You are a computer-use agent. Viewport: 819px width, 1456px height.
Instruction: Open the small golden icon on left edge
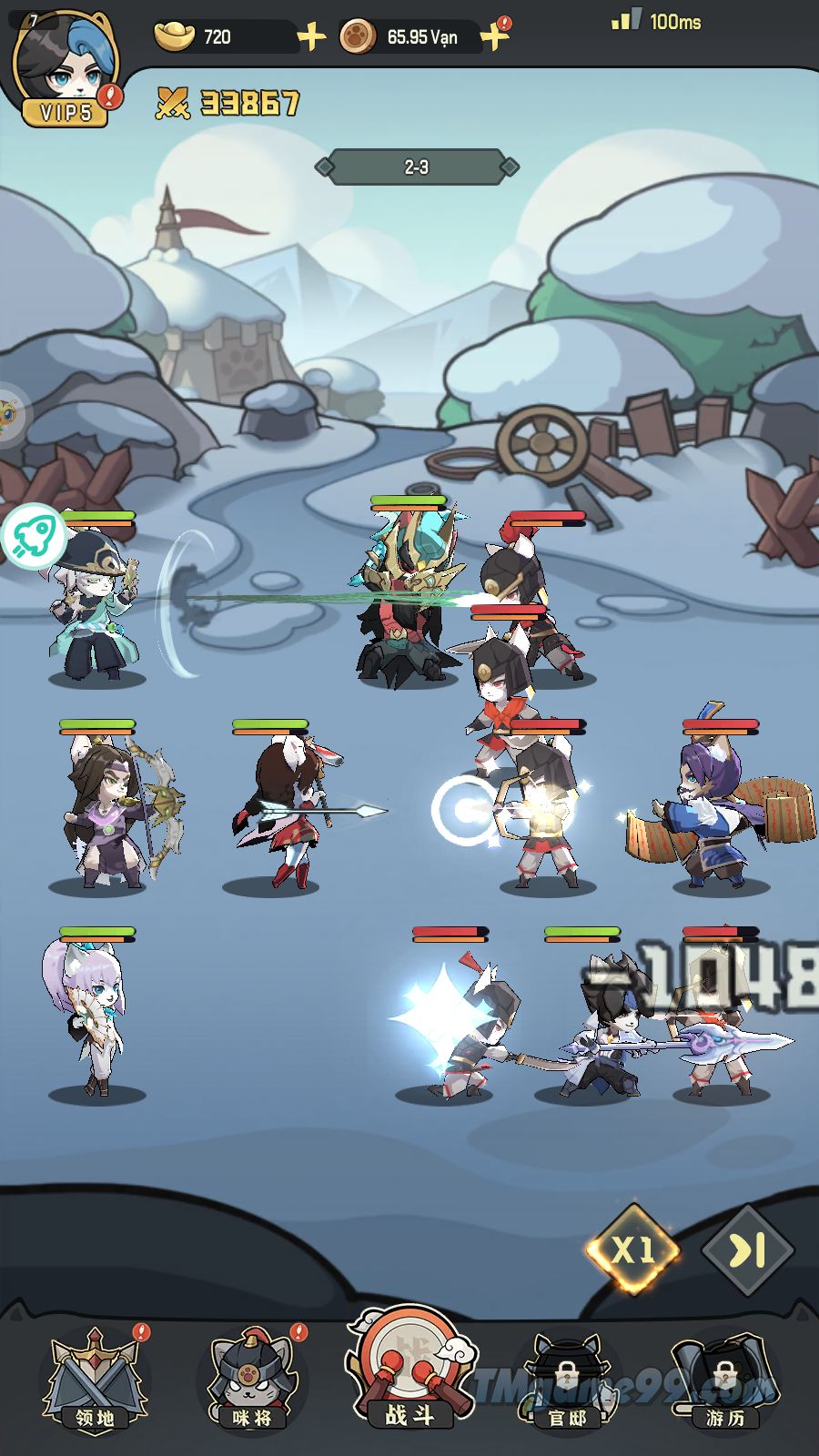pos(9,414)
